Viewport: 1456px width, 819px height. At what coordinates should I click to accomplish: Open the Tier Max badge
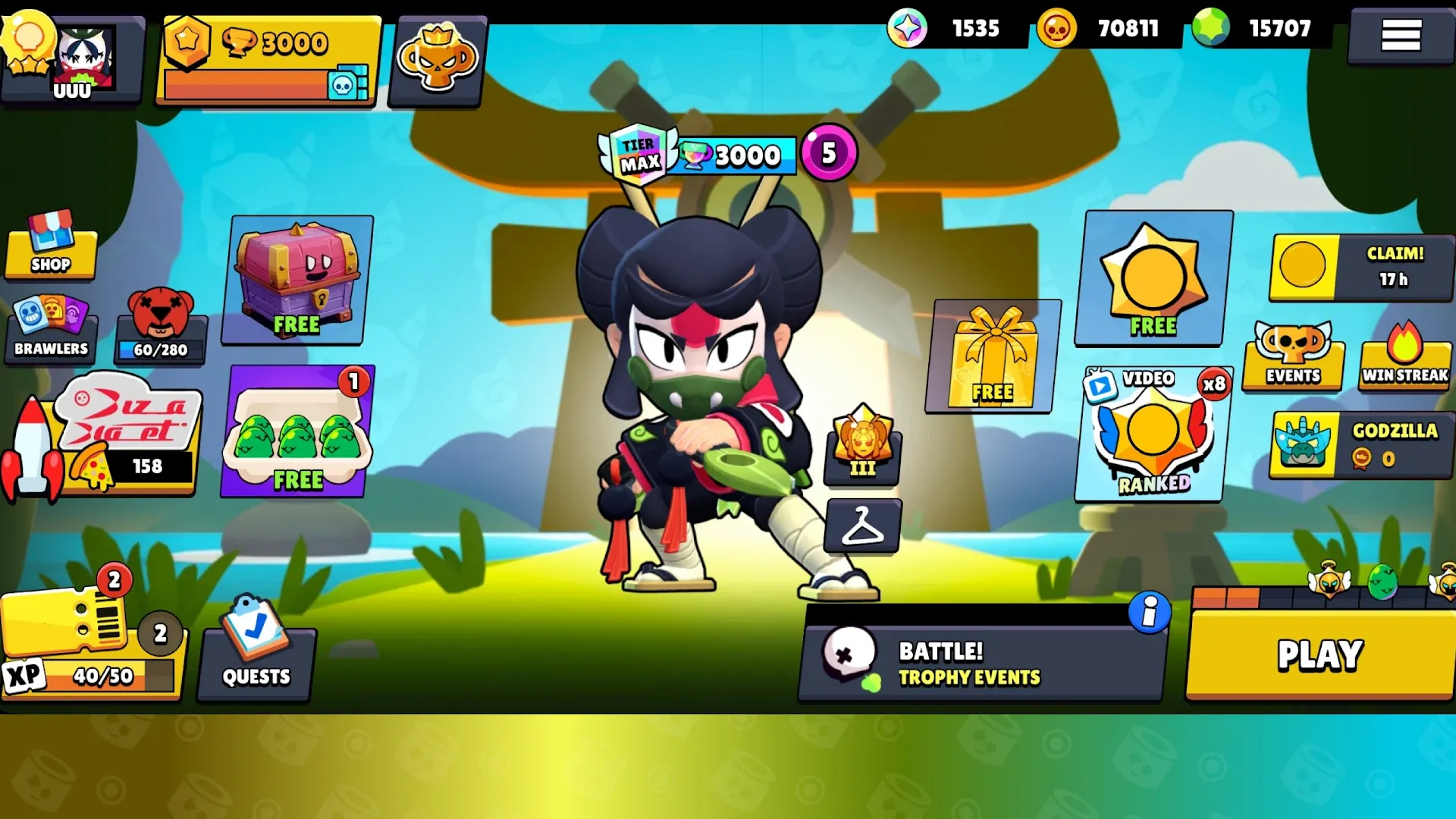coord(639,153)
